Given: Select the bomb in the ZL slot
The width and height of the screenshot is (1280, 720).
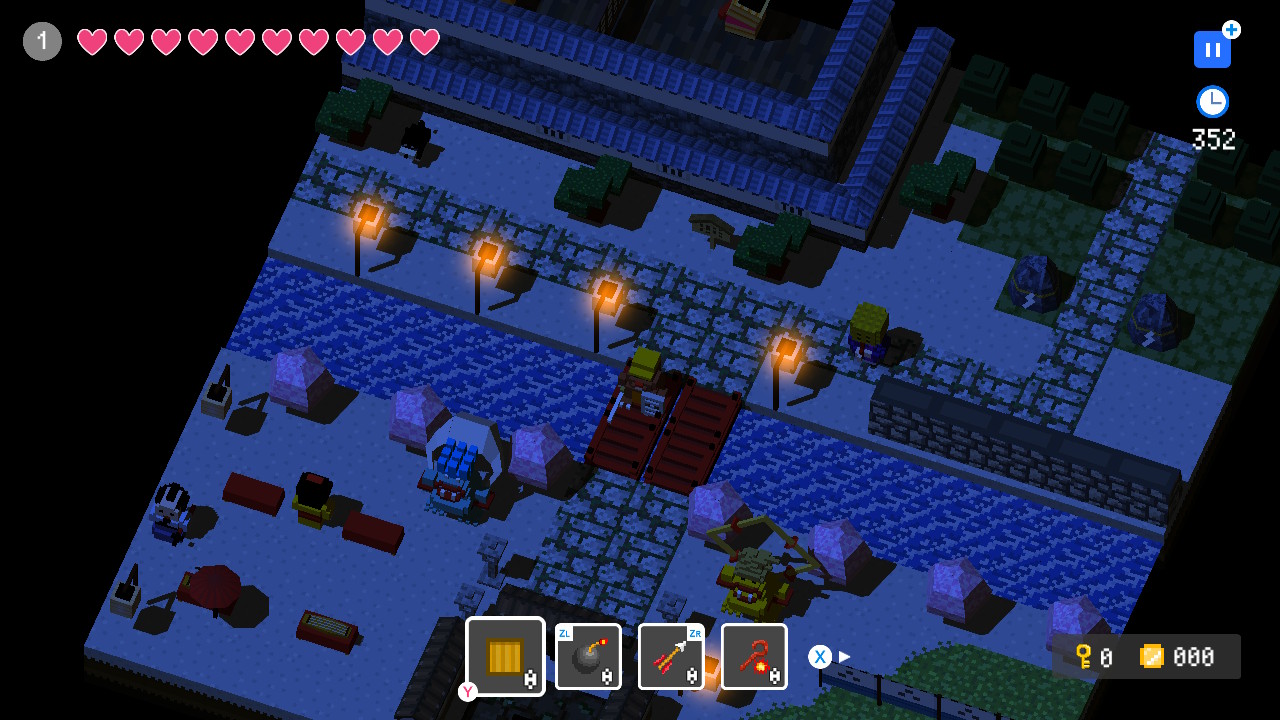Looking at the screenshot, I should point(588,656).
